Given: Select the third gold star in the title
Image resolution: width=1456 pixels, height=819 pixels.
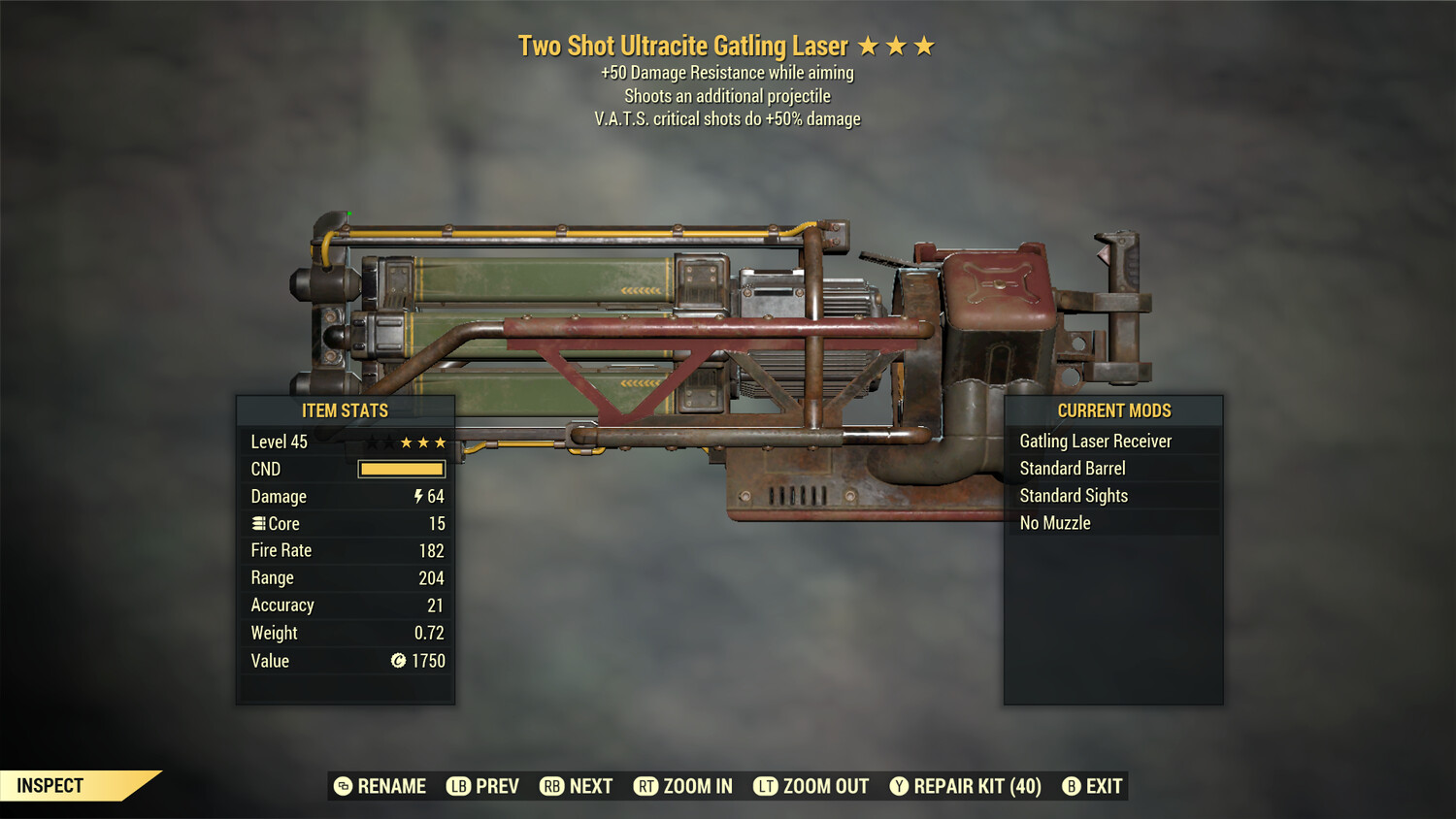Looking at the screenshot, I should coord(924,45).
